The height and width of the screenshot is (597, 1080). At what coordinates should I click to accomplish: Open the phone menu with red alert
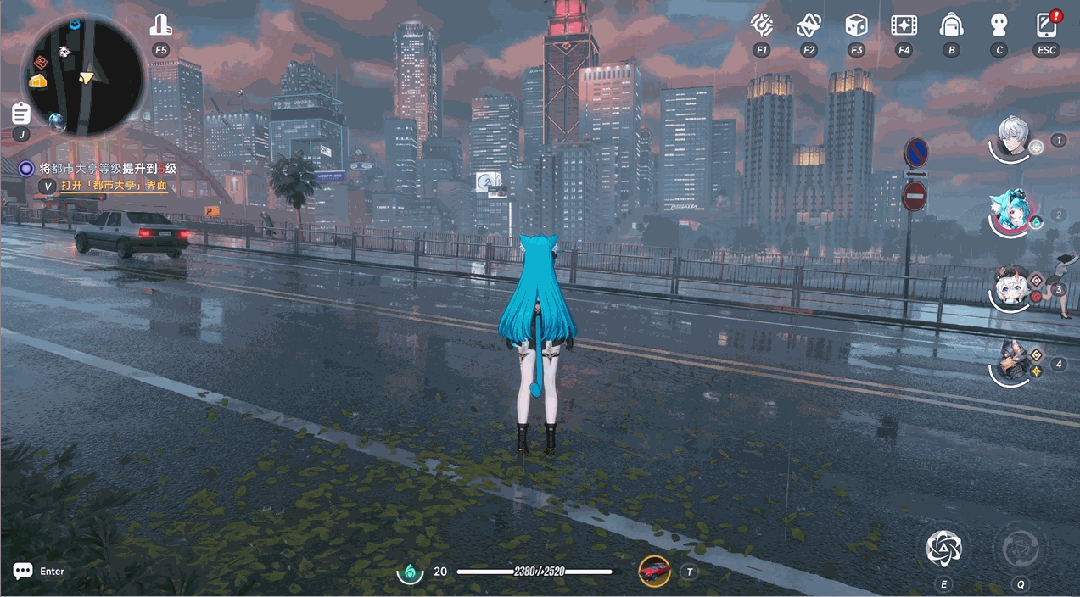(1046, 25)
